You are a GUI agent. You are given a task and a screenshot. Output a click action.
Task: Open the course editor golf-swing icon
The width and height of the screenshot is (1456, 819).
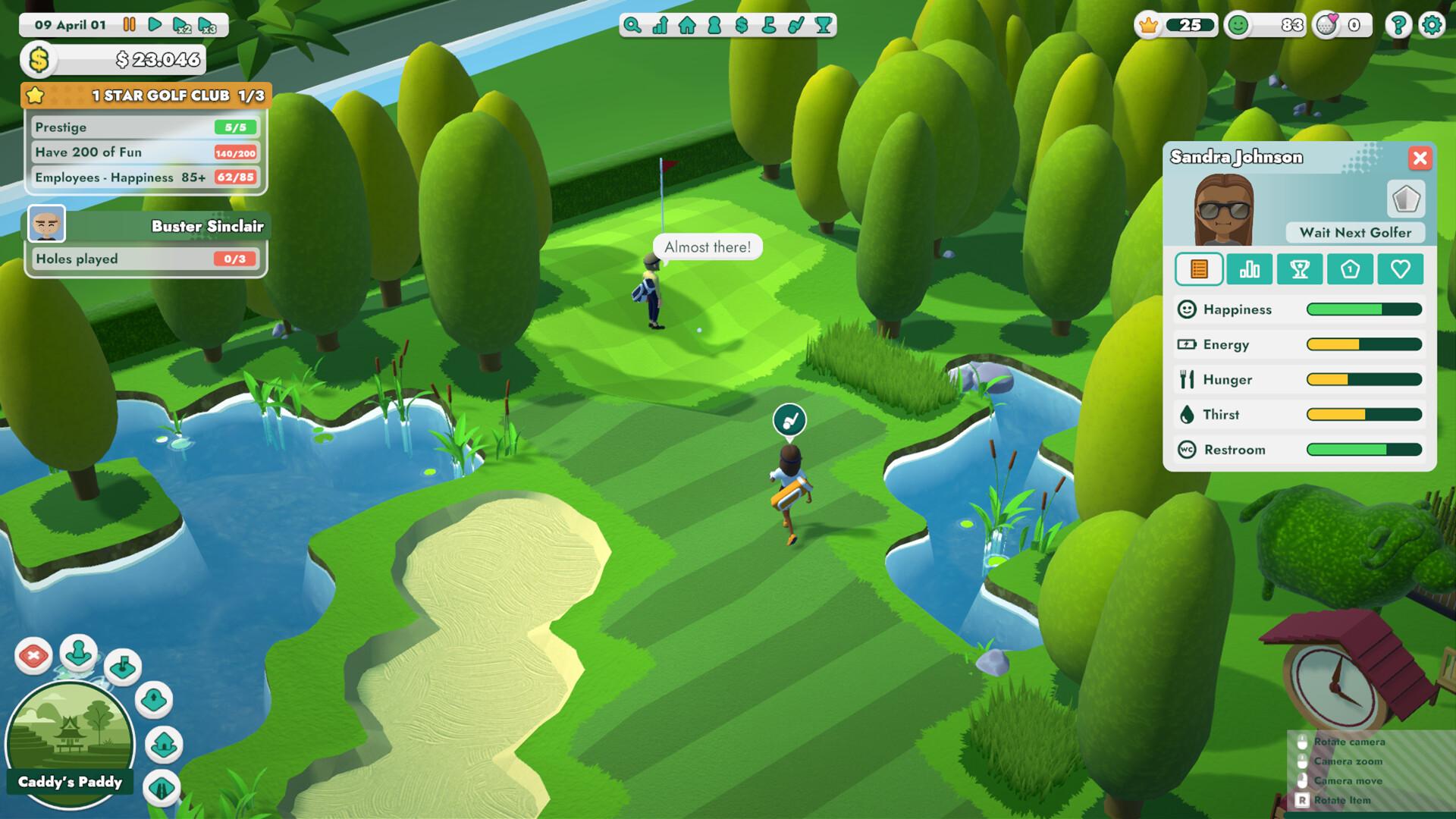coord(795,25)
